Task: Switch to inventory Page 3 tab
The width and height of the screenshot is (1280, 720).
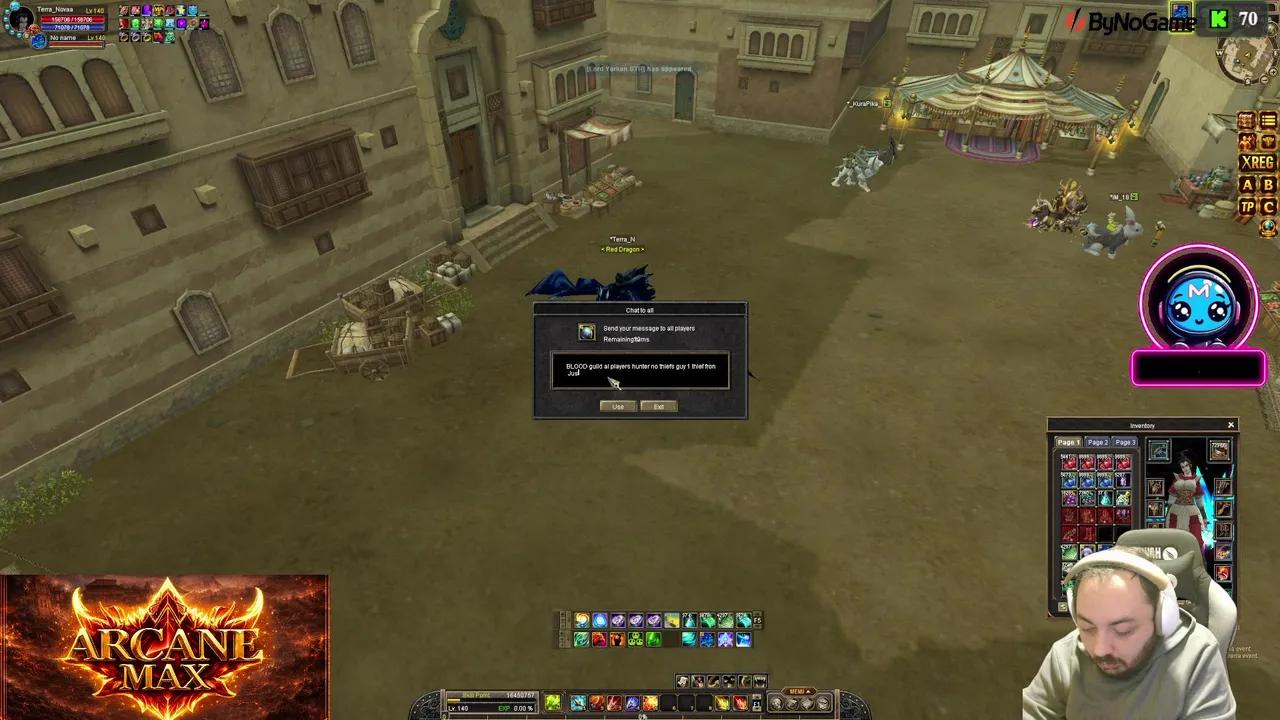Action: [x=1123, y=441]
